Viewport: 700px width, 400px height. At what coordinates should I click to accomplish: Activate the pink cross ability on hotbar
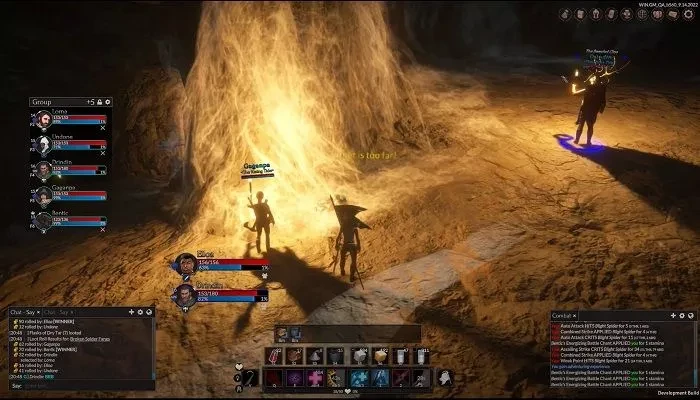pyautogui.click(x=316, y=377)
